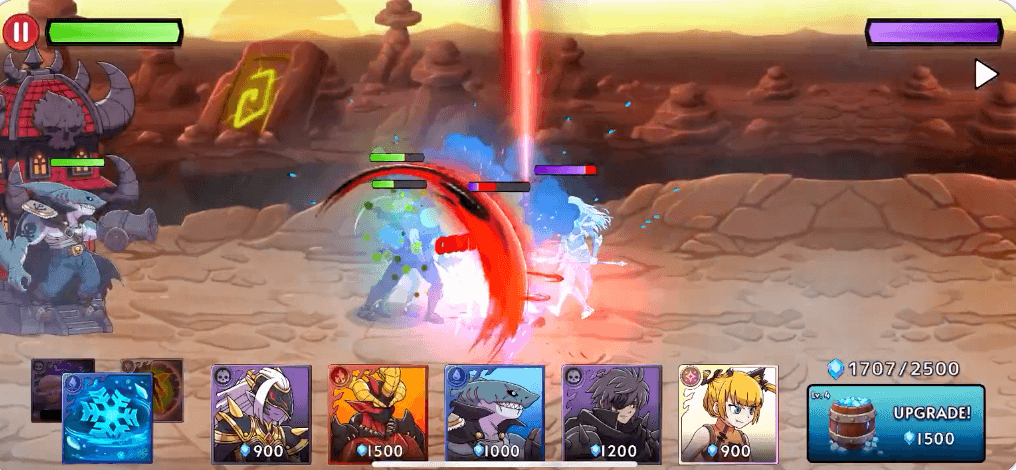1016x470 pixels.
Task: Activate the snowflake ice skill
Action: point(107,417)
